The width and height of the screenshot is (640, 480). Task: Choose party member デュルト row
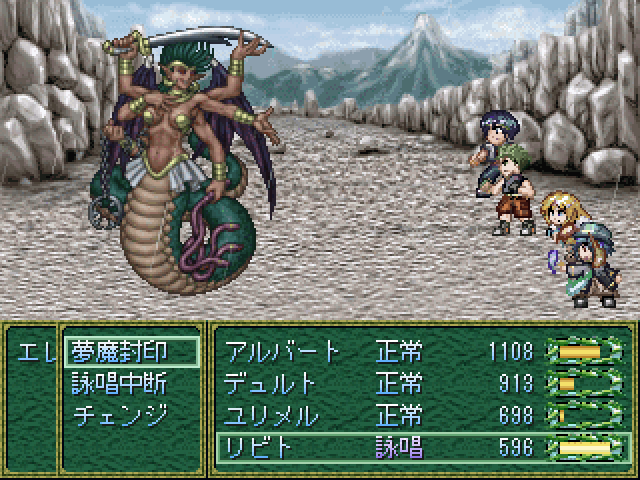(x=420, y=383)
